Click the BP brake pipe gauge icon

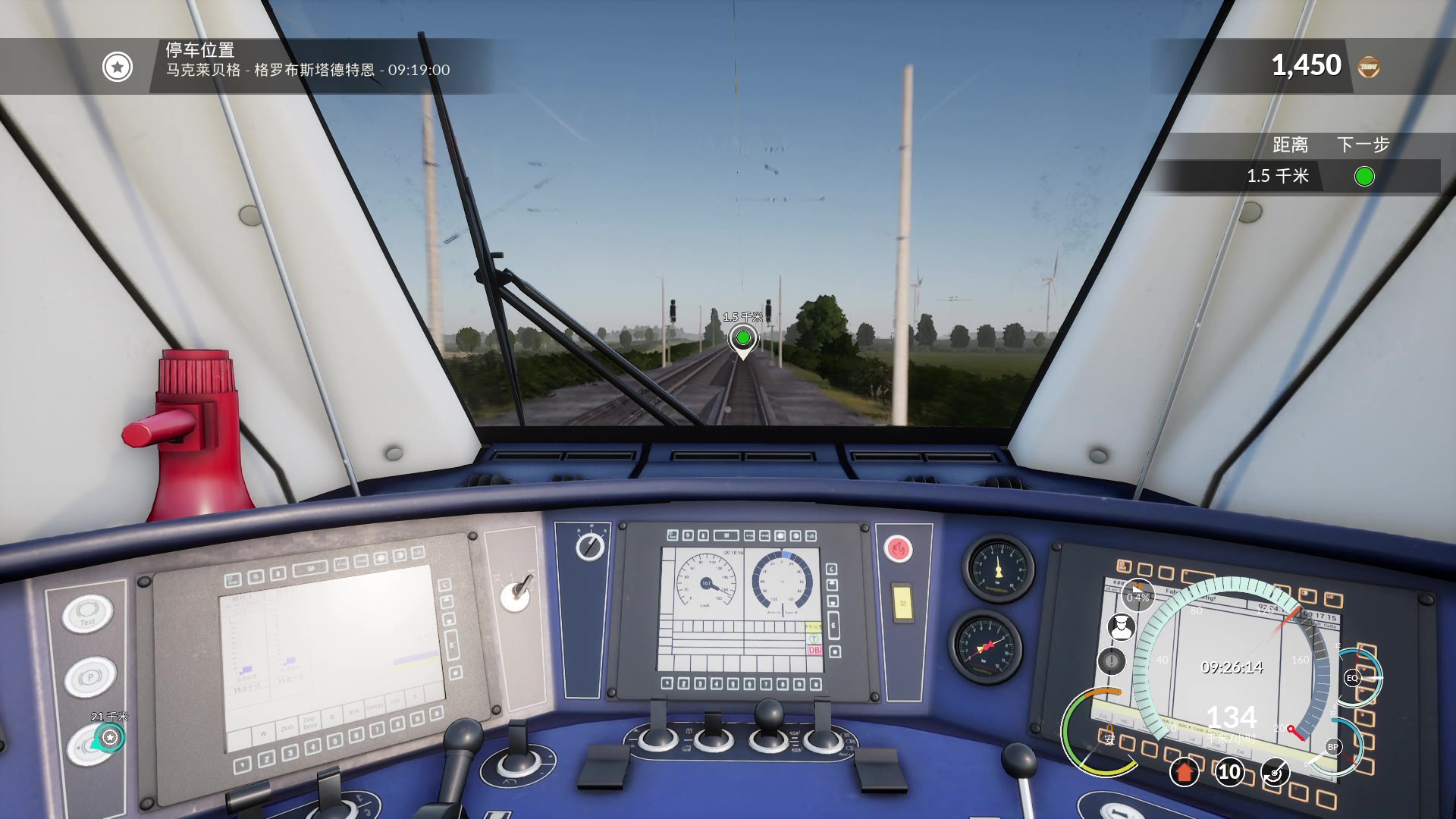point(1334,747)
